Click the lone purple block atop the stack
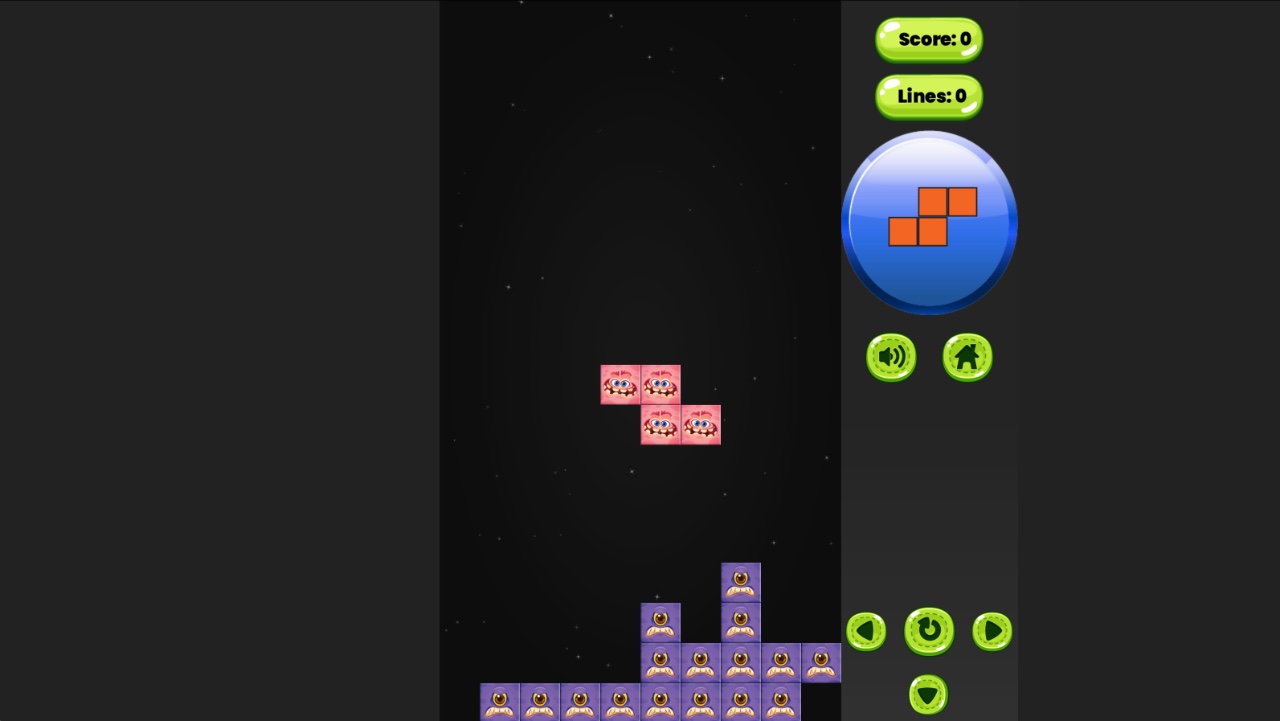Image resolution: width=1280 pixels, height=721 pixels. pyautogui.click(x=740, y=580)
